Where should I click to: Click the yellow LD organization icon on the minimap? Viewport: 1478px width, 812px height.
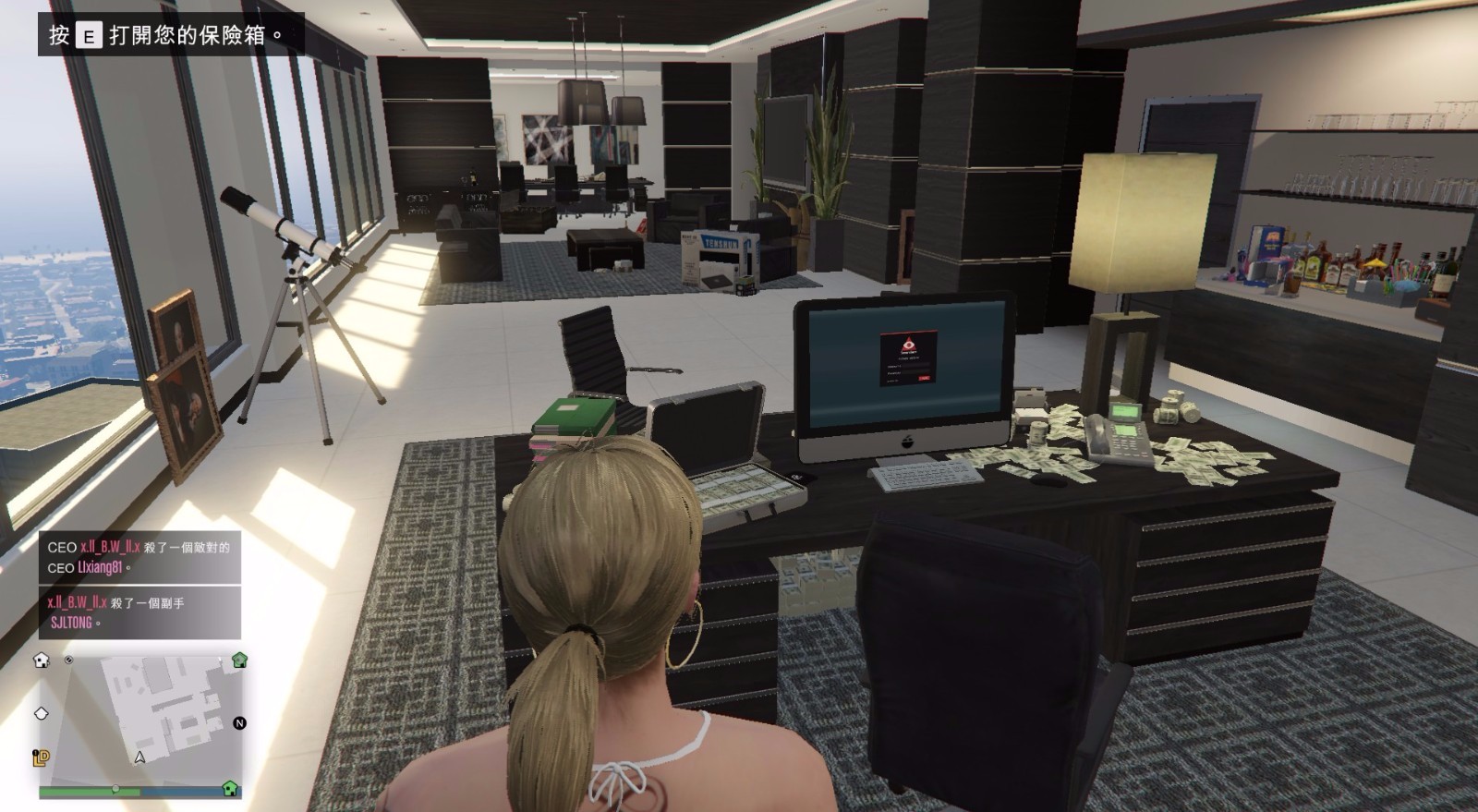(40, 757)
